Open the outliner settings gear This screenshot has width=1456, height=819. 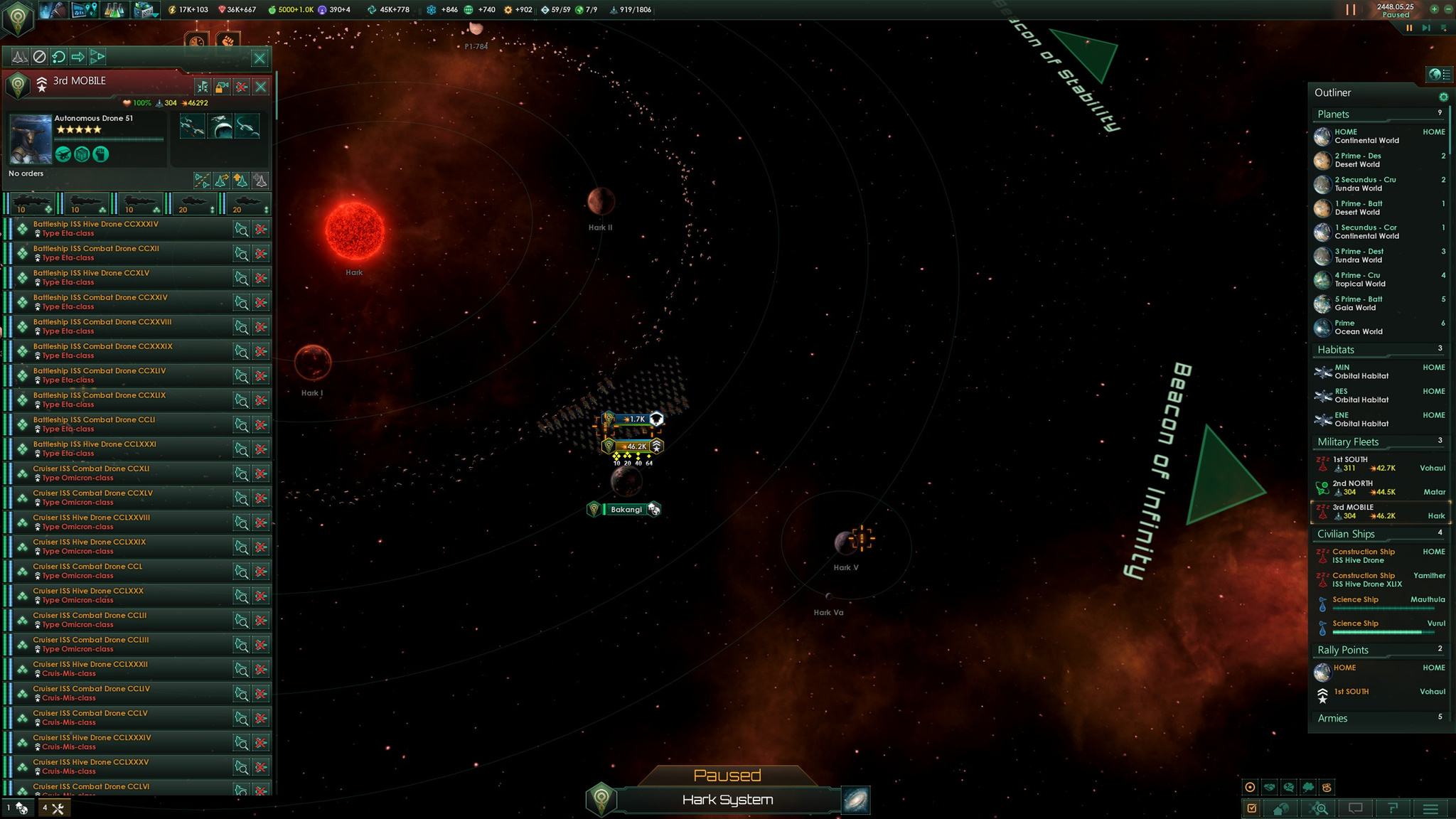pyautogui.click(x=1443, y=97)
